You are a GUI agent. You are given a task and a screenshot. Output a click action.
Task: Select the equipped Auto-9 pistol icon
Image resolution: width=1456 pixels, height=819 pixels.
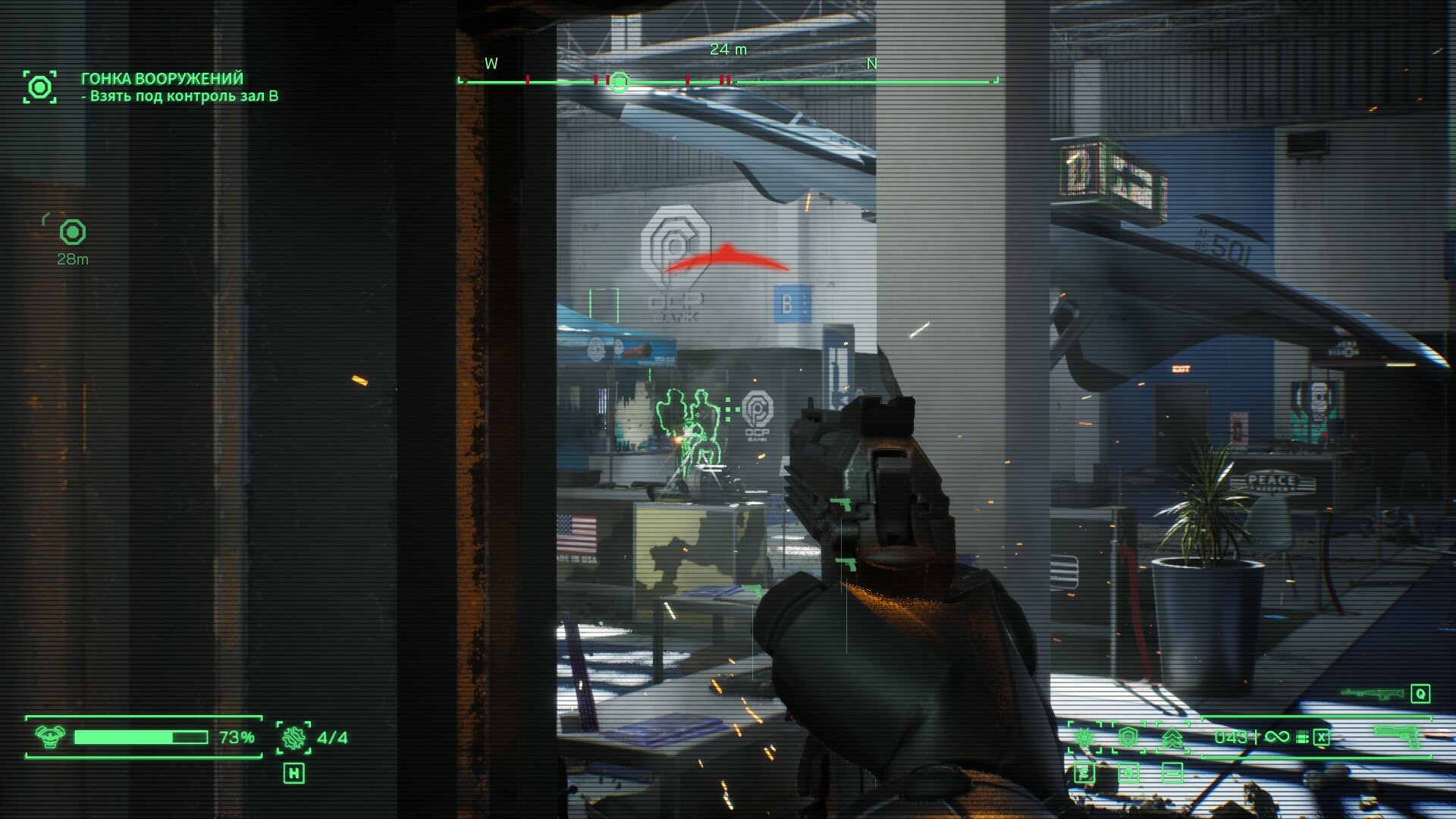click(x=1398, y=734)
